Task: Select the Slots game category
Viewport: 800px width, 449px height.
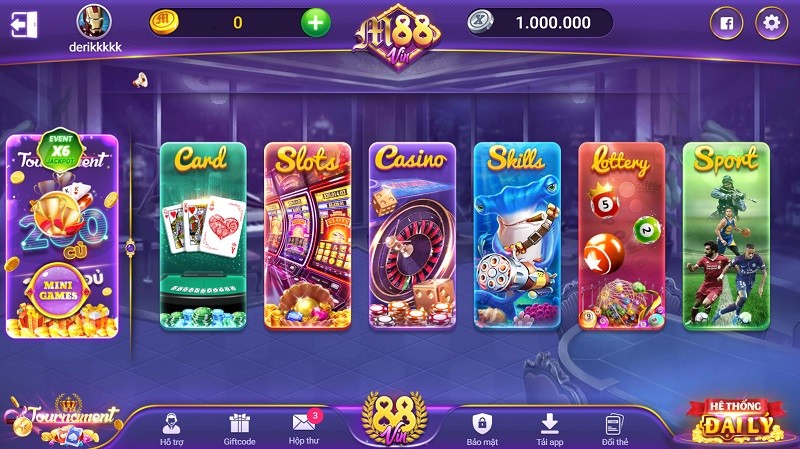Action: coord(308,236)
